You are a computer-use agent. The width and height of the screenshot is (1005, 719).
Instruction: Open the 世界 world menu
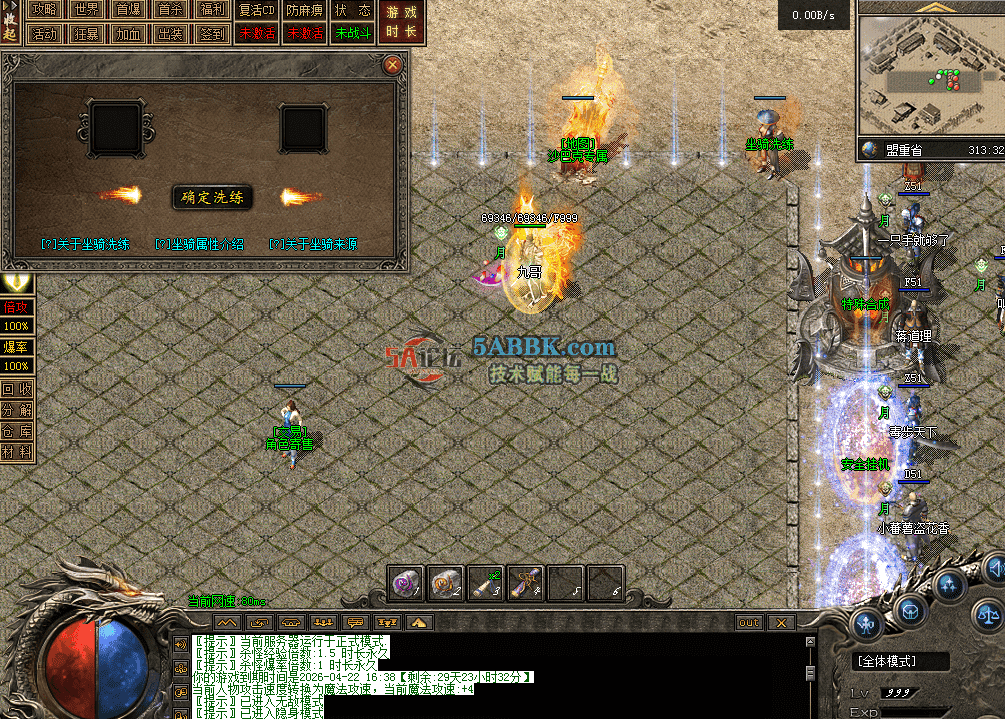coord(86,10)
